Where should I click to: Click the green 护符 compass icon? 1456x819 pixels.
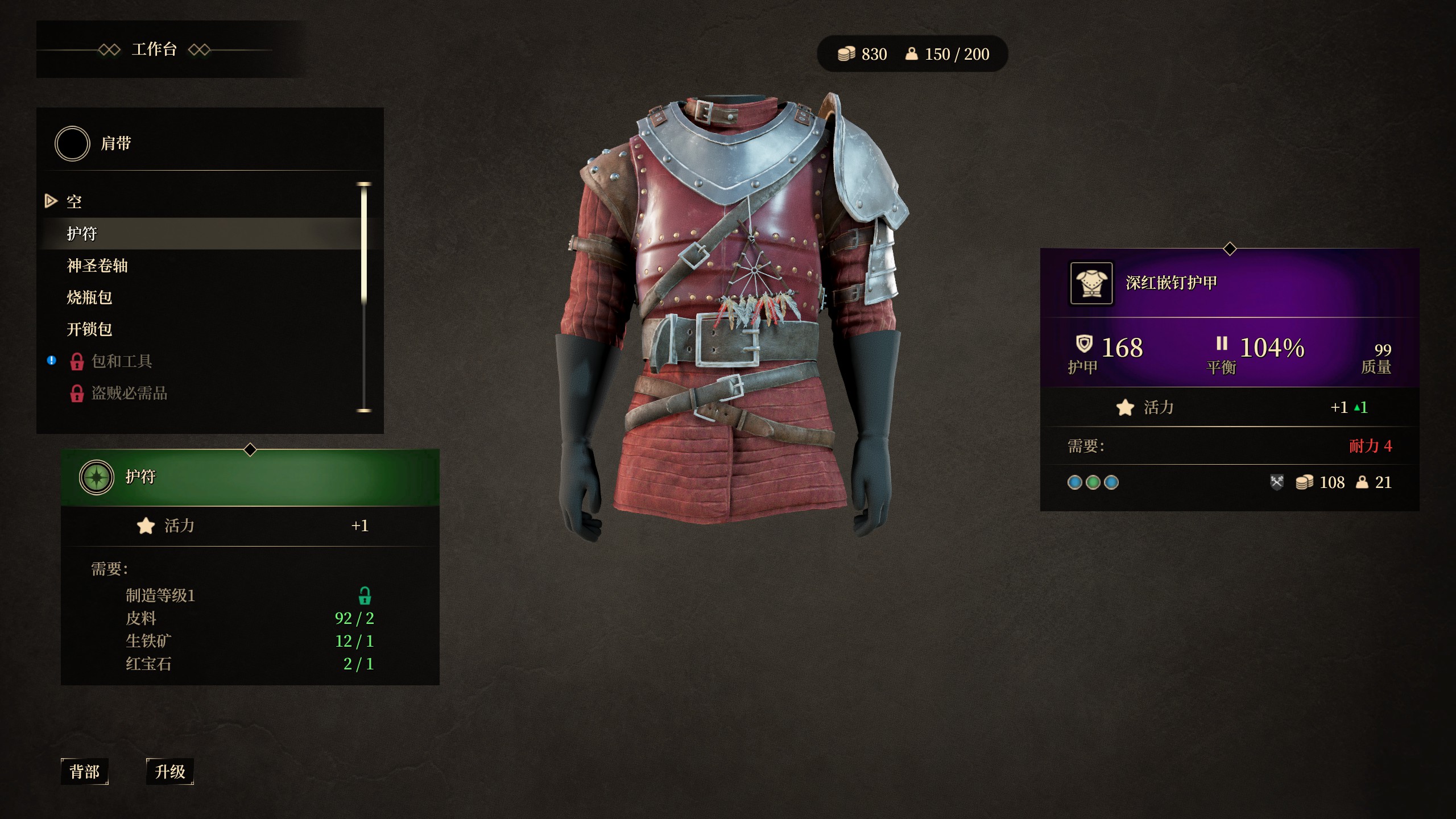(x=97, y=477)
